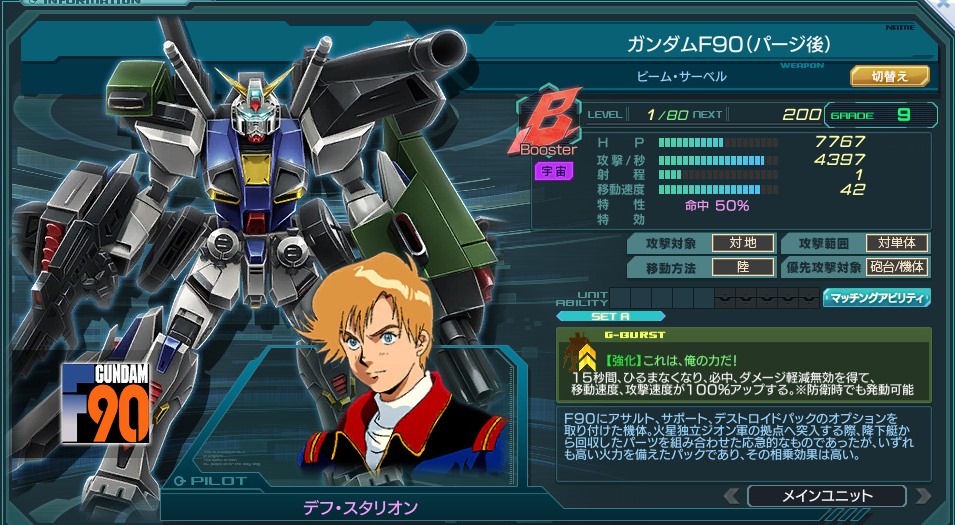Viewport: 955px width, 525px height.
Task: Open the マッチングアビリティ panel
Action: [x=876, y=297]
